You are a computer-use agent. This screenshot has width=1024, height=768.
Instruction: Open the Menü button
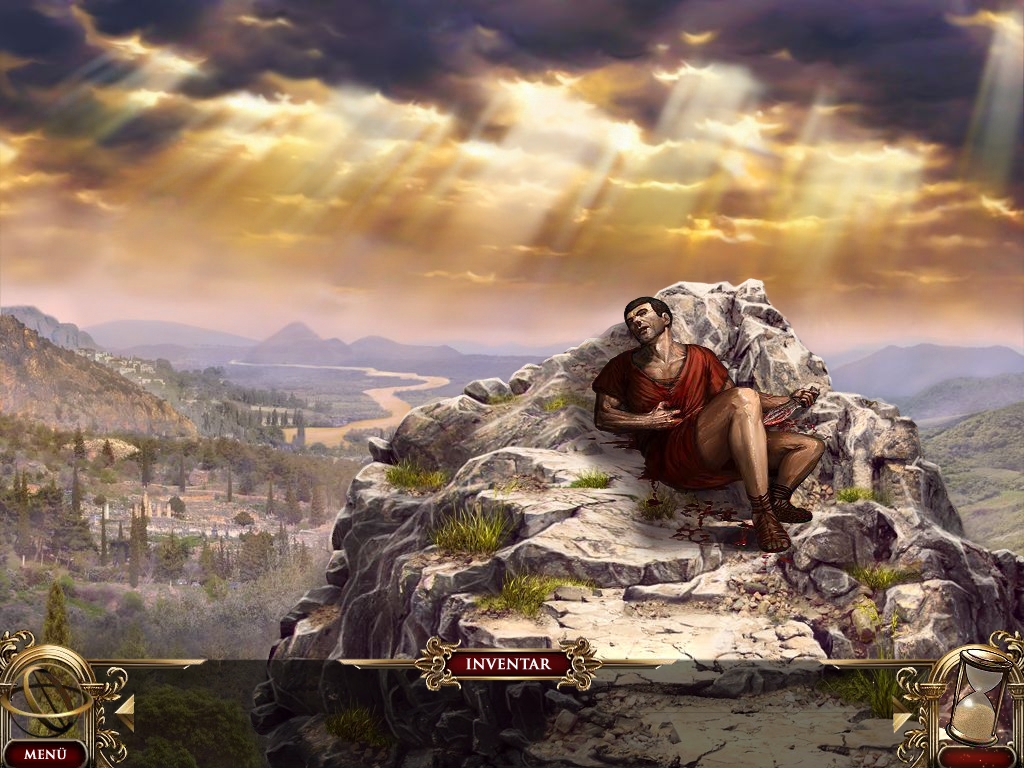(44, 754)
